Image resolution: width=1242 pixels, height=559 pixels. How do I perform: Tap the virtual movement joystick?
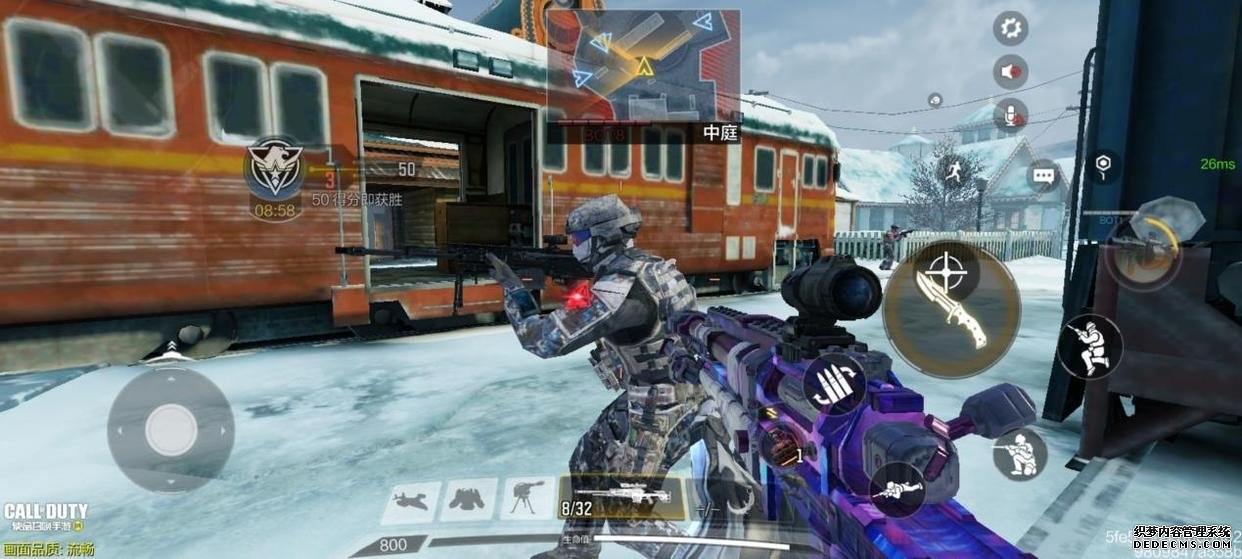tap(171, 430)
